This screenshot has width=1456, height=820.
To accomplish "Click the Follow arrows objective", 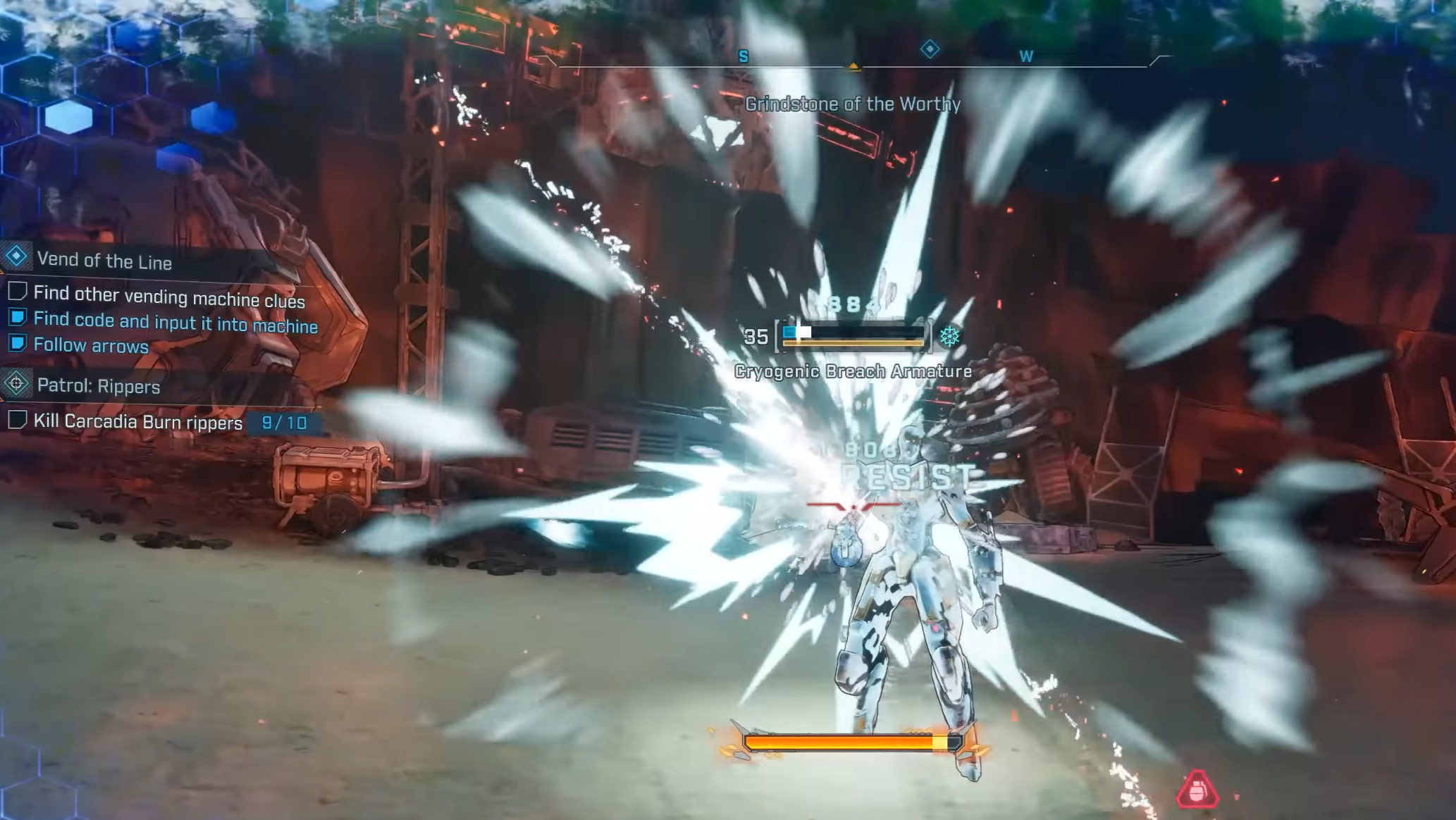I will click(x=91, y=345).
